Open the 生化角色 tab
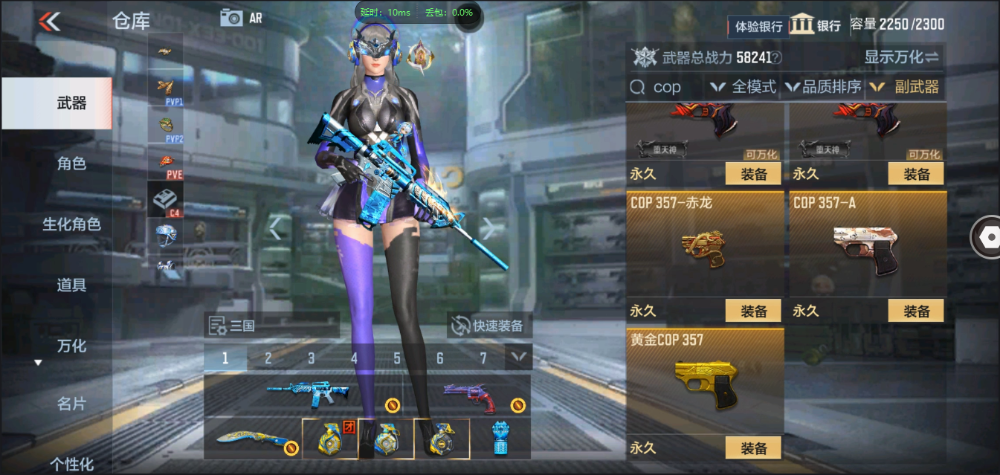The height and width of the screenshot is (475, 1000). click(71, 225)
